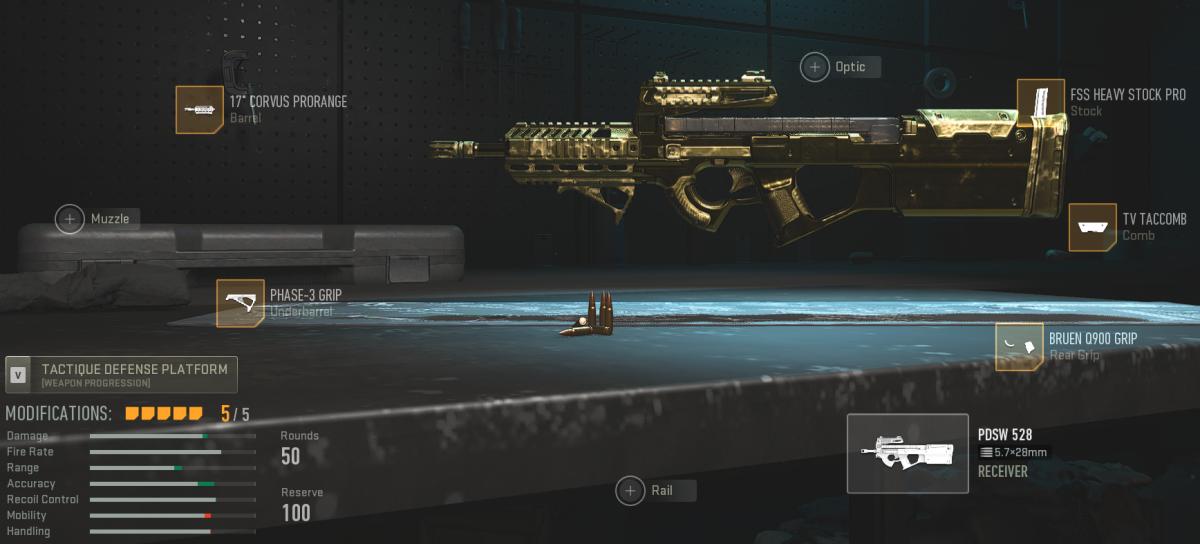Add an attachment to the Optic slot
The width and height of the screenshot is (1200, 544).
(815, 67)
